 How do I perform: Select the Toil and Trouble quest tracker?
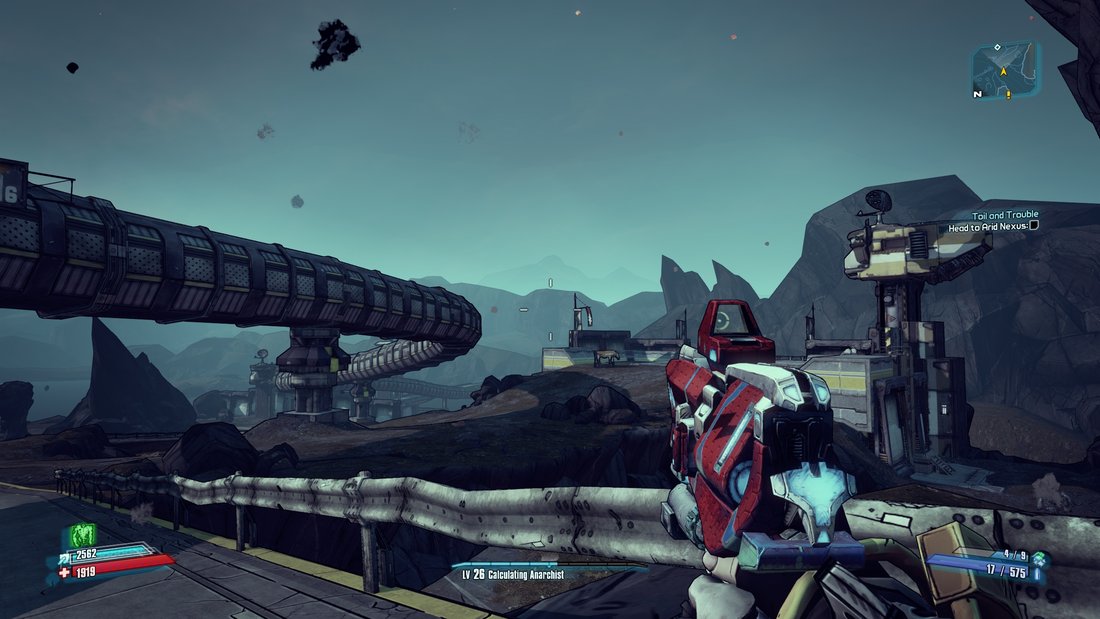1004,214
